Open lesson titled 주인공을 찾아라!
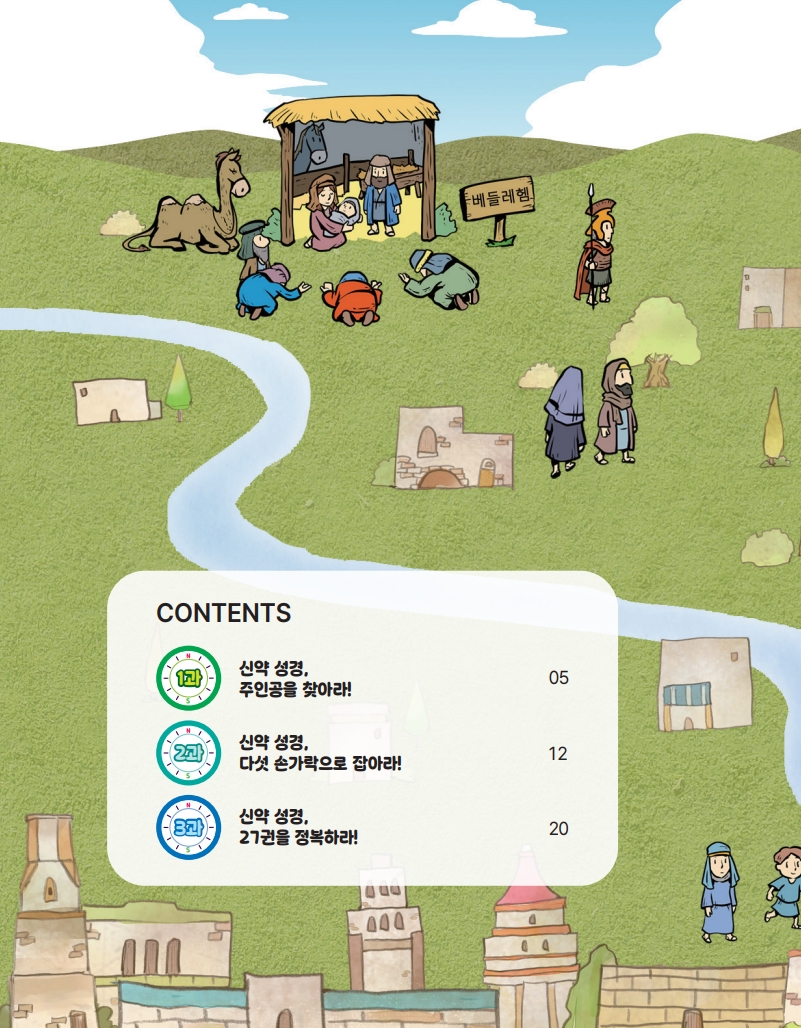The image size is (801, 1028). click(296, 679)
